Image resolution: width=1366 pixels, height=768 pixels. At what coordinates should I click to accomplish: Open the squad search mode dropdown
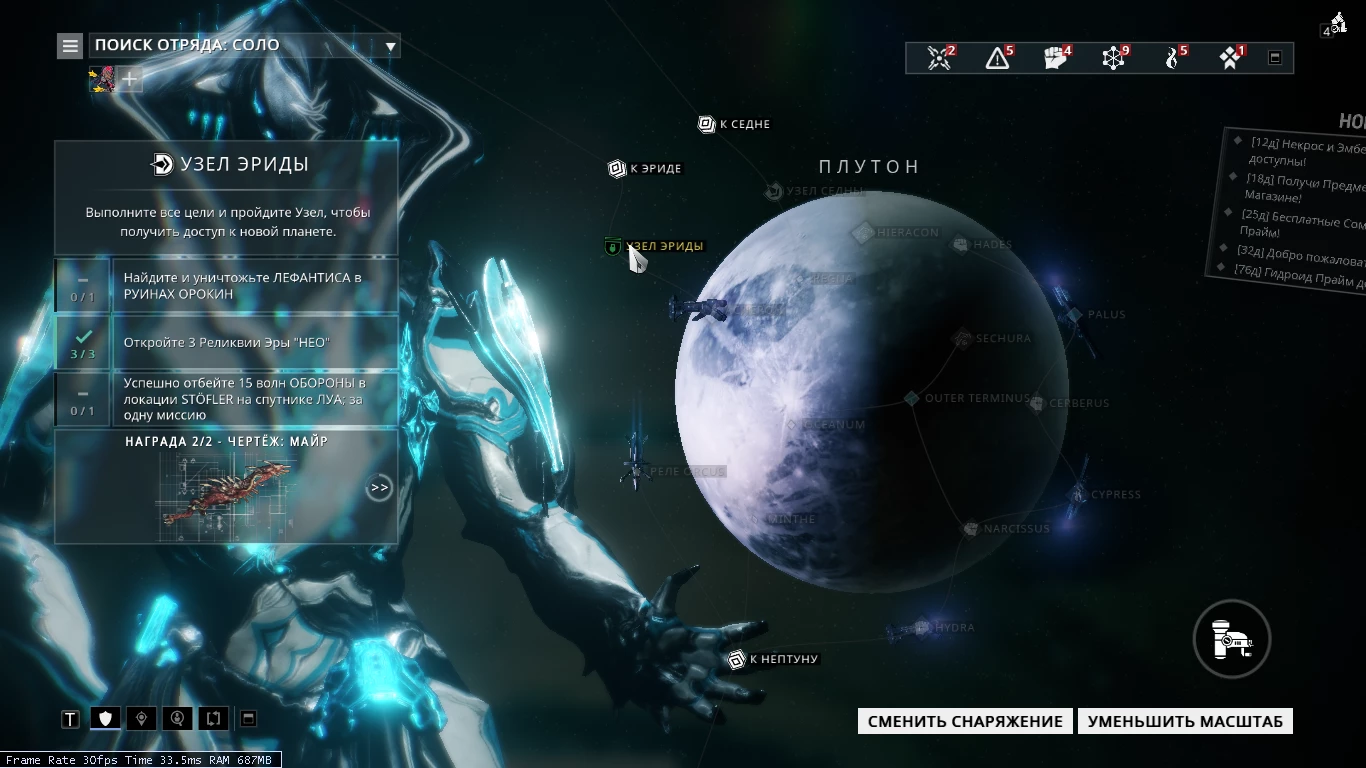pos(391,46)
